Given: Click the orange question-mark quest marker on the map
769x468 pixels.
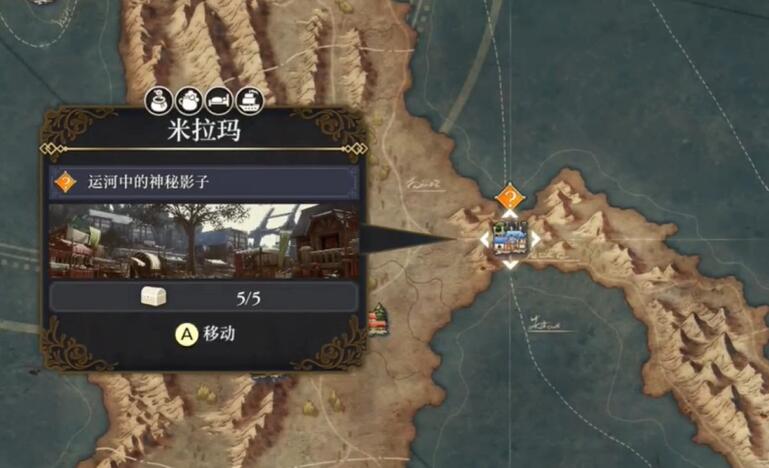Looking at the screenshot, I should (510, 197).
